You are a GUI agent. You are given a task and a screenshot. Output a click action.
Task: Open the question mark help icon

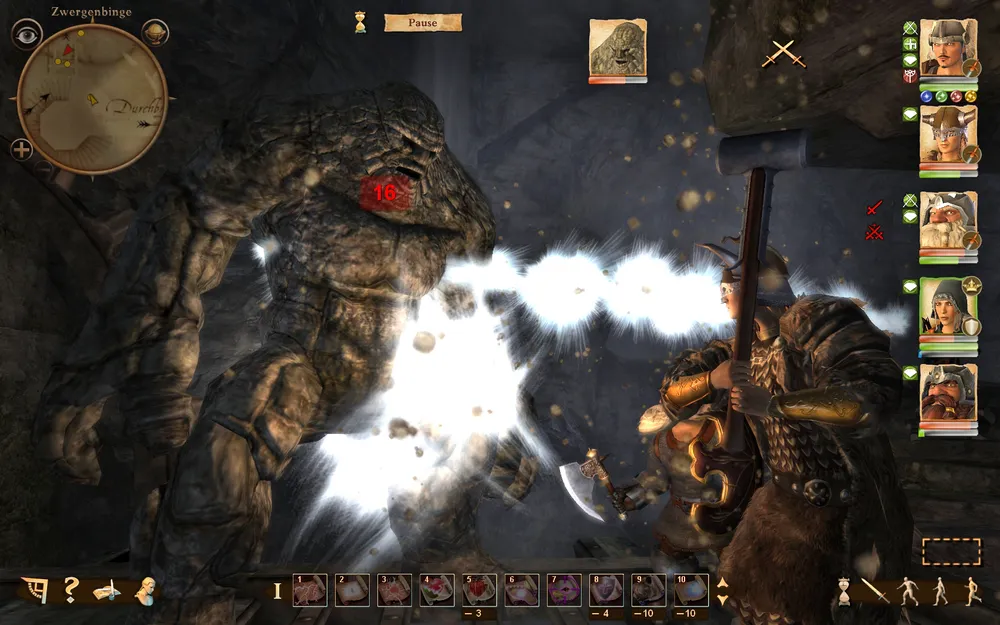[x=71, y=590]
